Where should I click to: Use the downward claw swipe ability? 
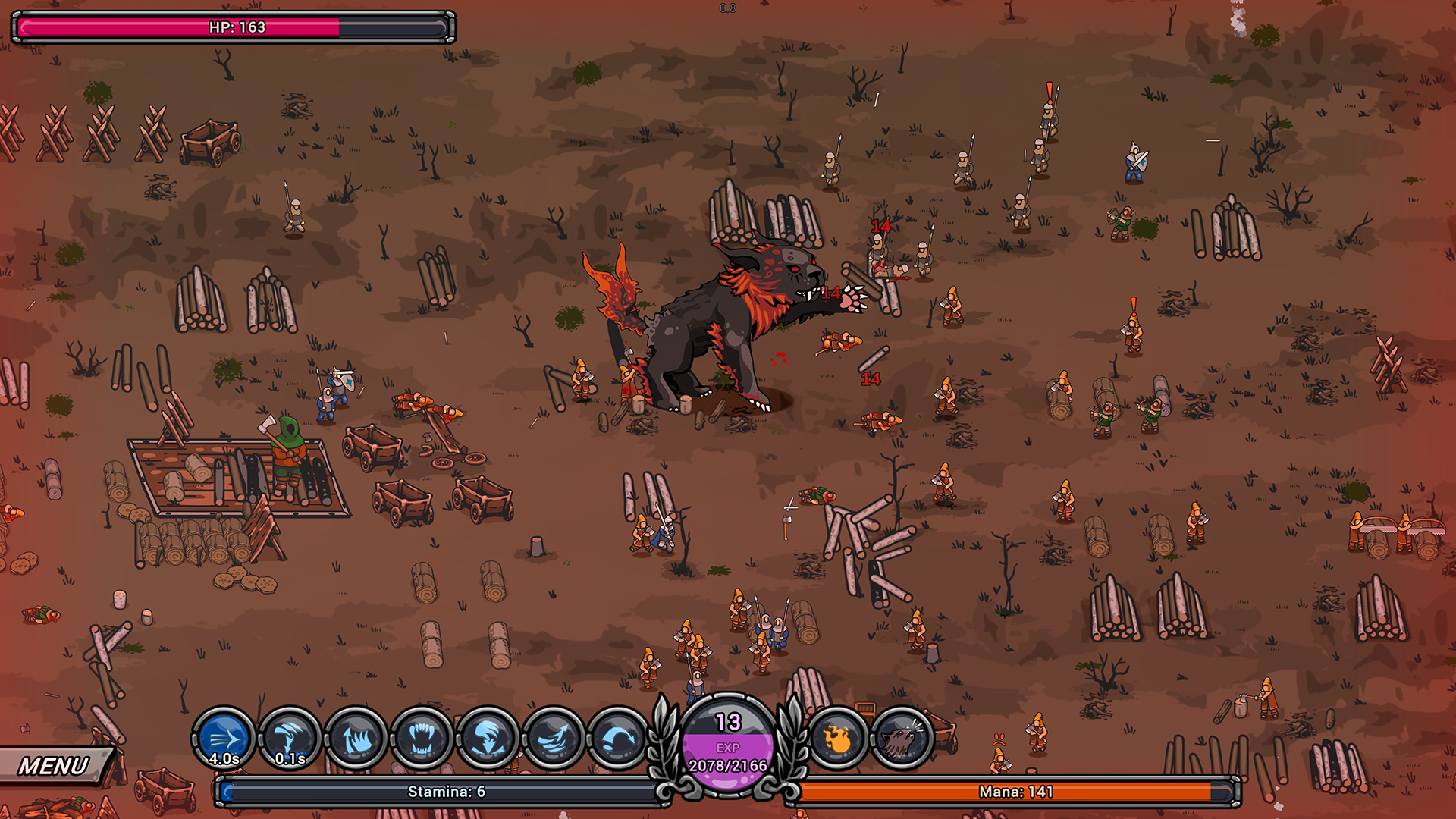click(290, 739)
